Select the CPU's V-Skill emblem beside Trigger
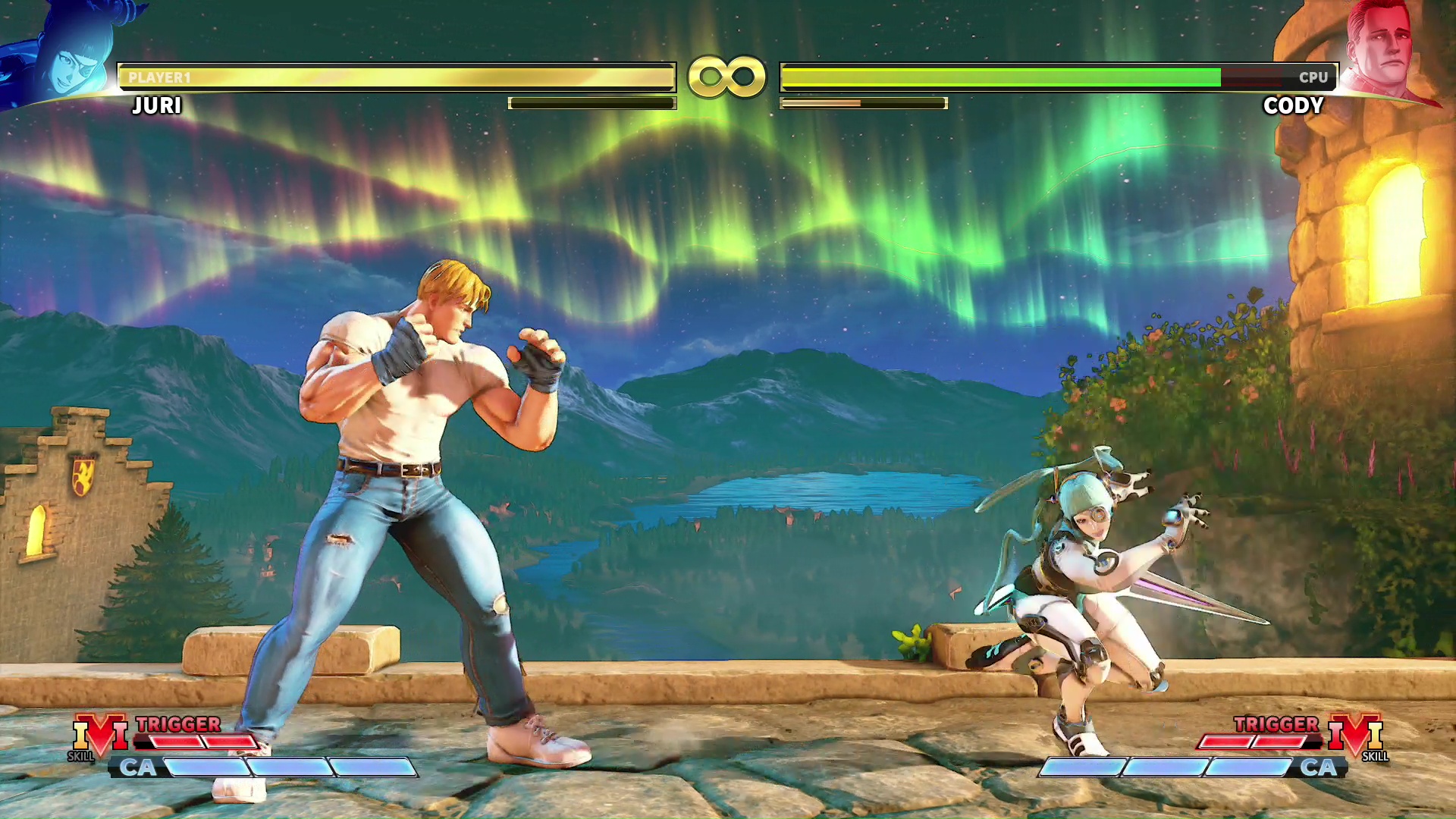The image size is (1456, 819). coord(1356,735)
